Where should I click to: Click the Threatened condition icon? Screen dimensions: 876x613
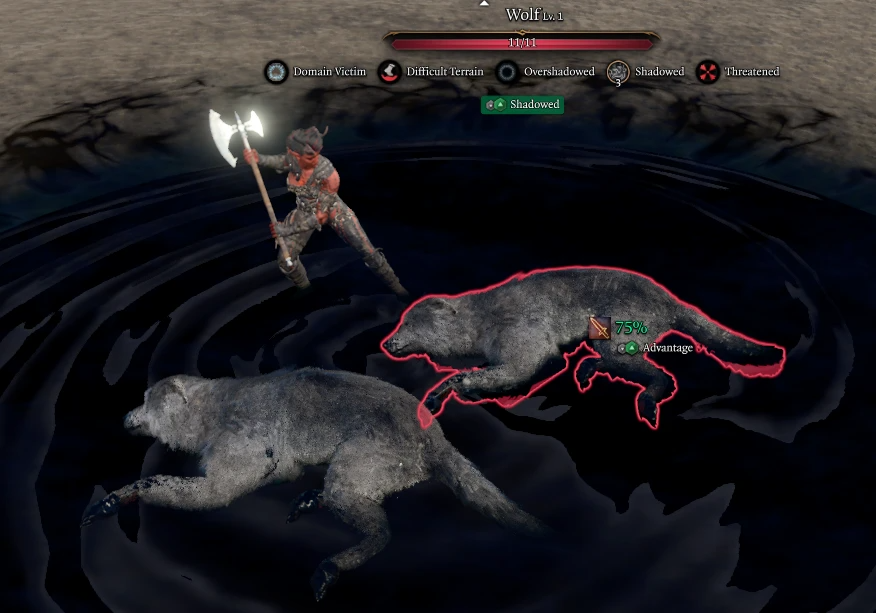pos(708,72)
